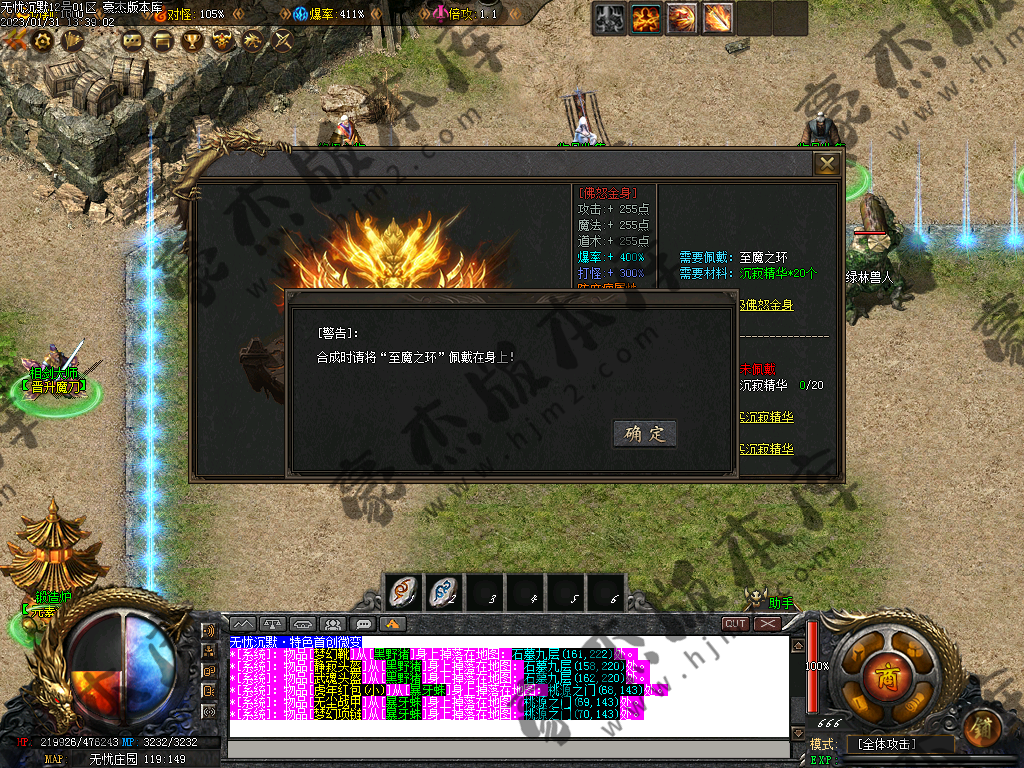
Task: Activate the flaming sword skill
Action: tap(718, 18)
